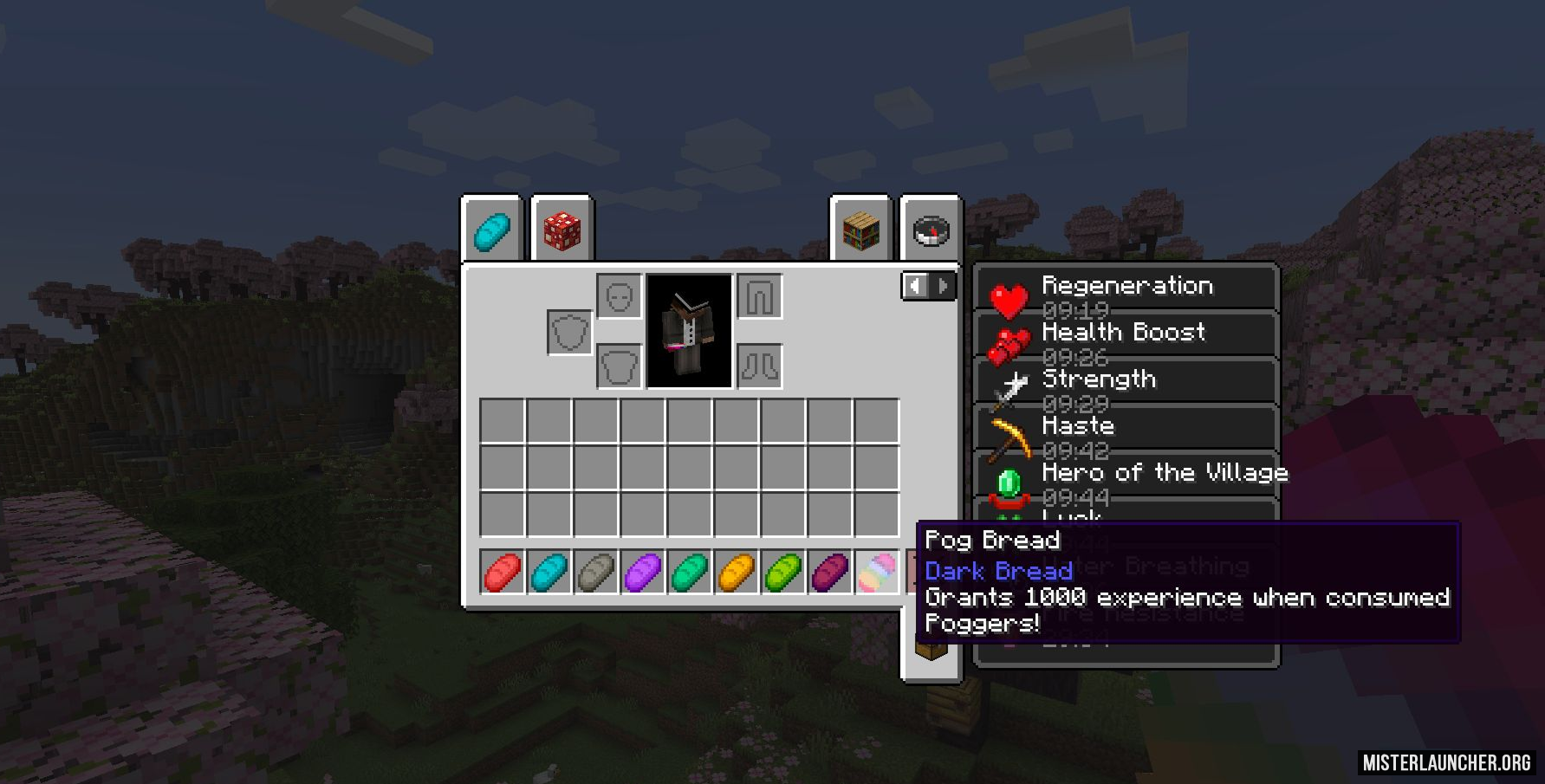Click the empty helmet armor slot
1545x784 pixels.
(619, 295)
